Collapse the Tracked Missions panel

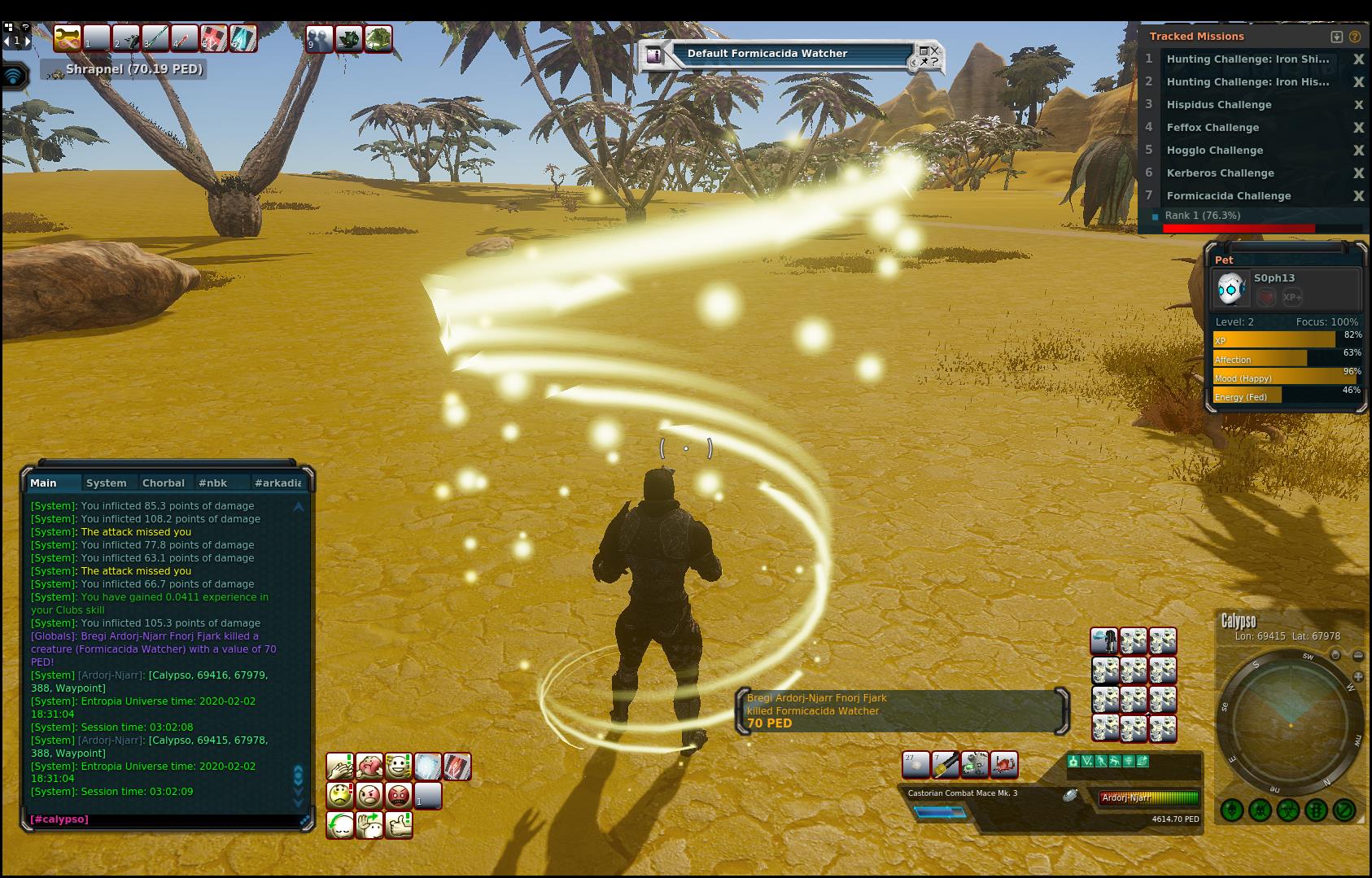(x=1336, y=37)
